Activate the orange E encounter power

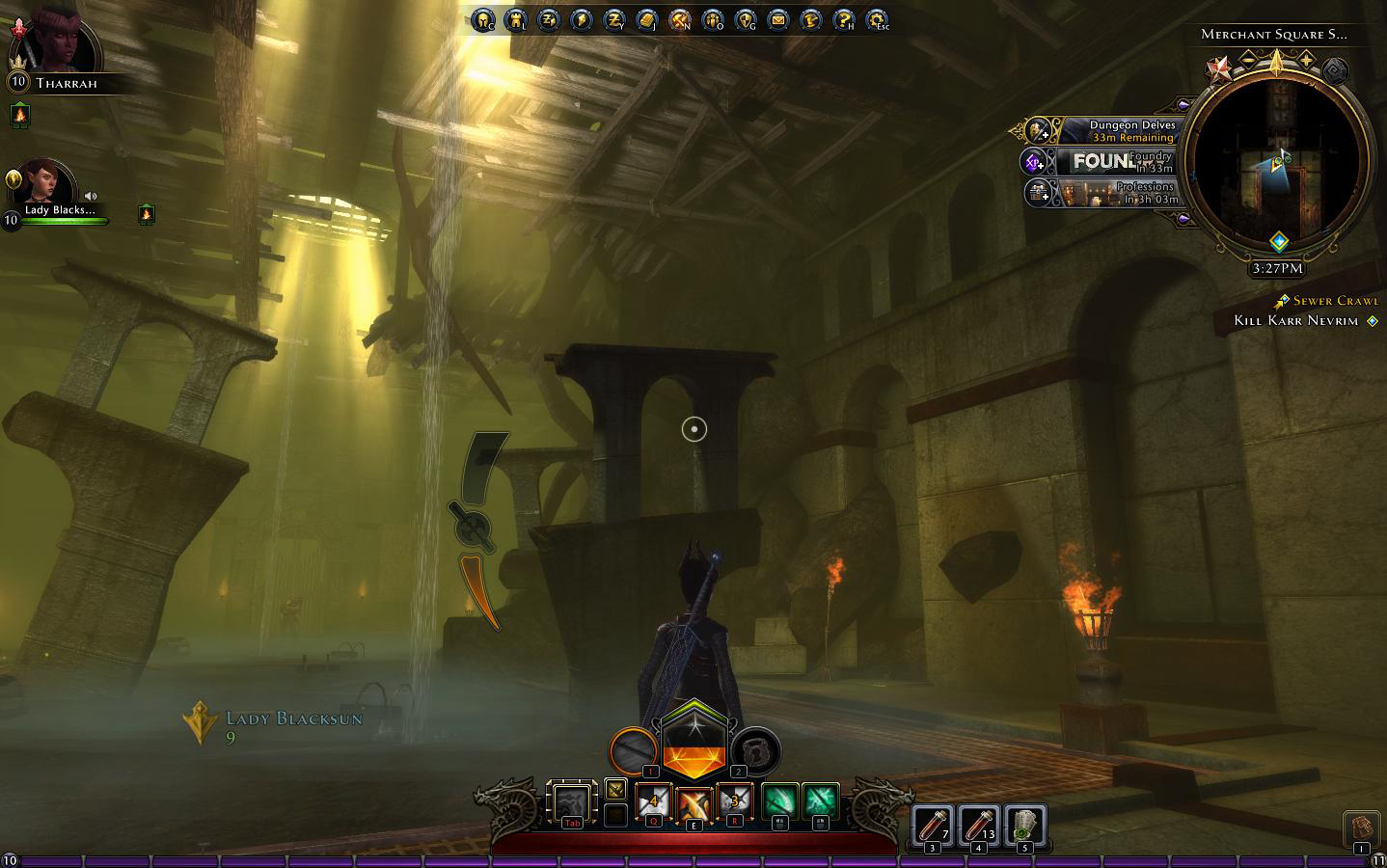tap(693, 804)
